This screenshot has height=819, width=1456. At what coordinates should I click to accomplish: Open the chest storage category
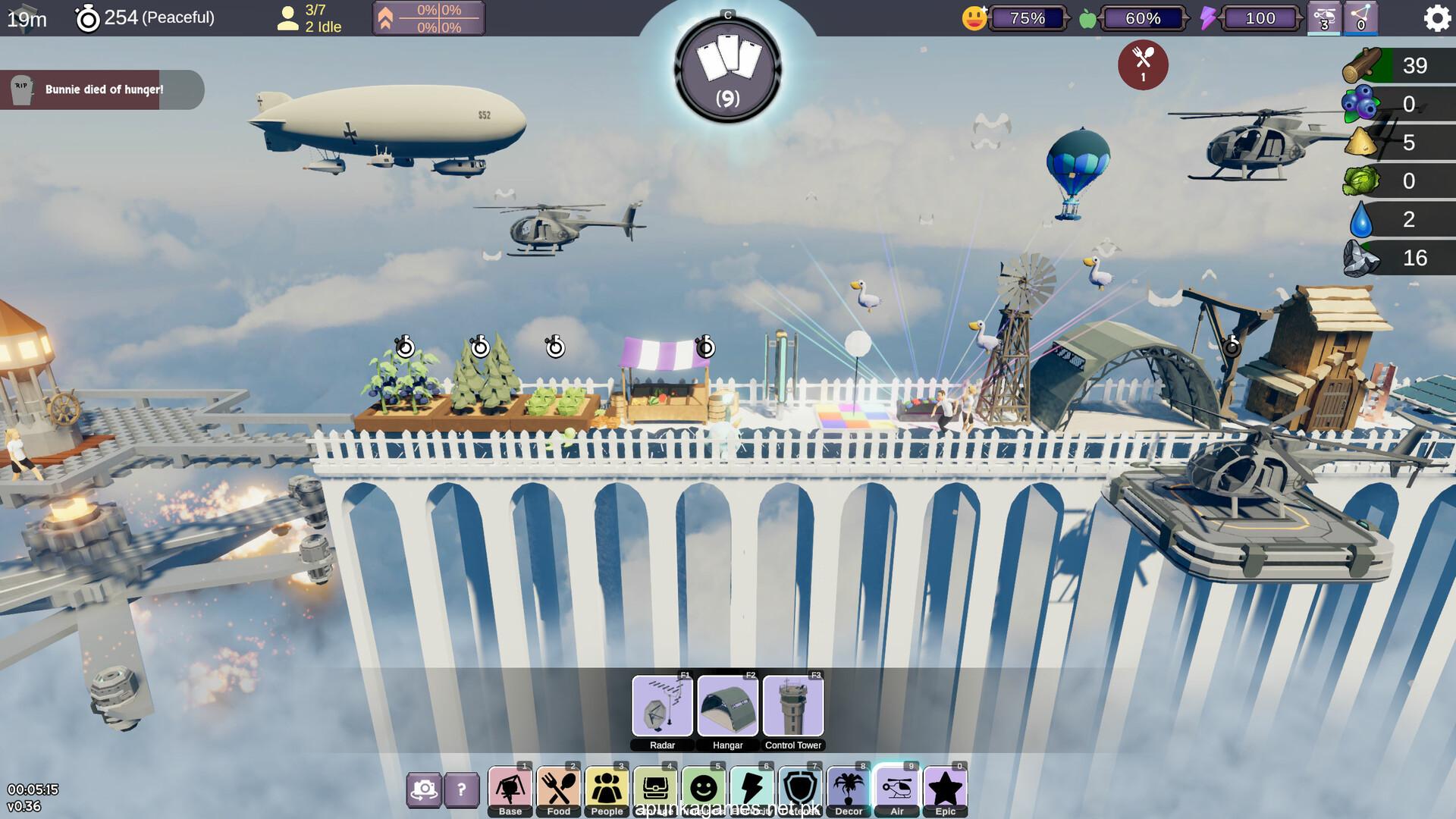655,789
